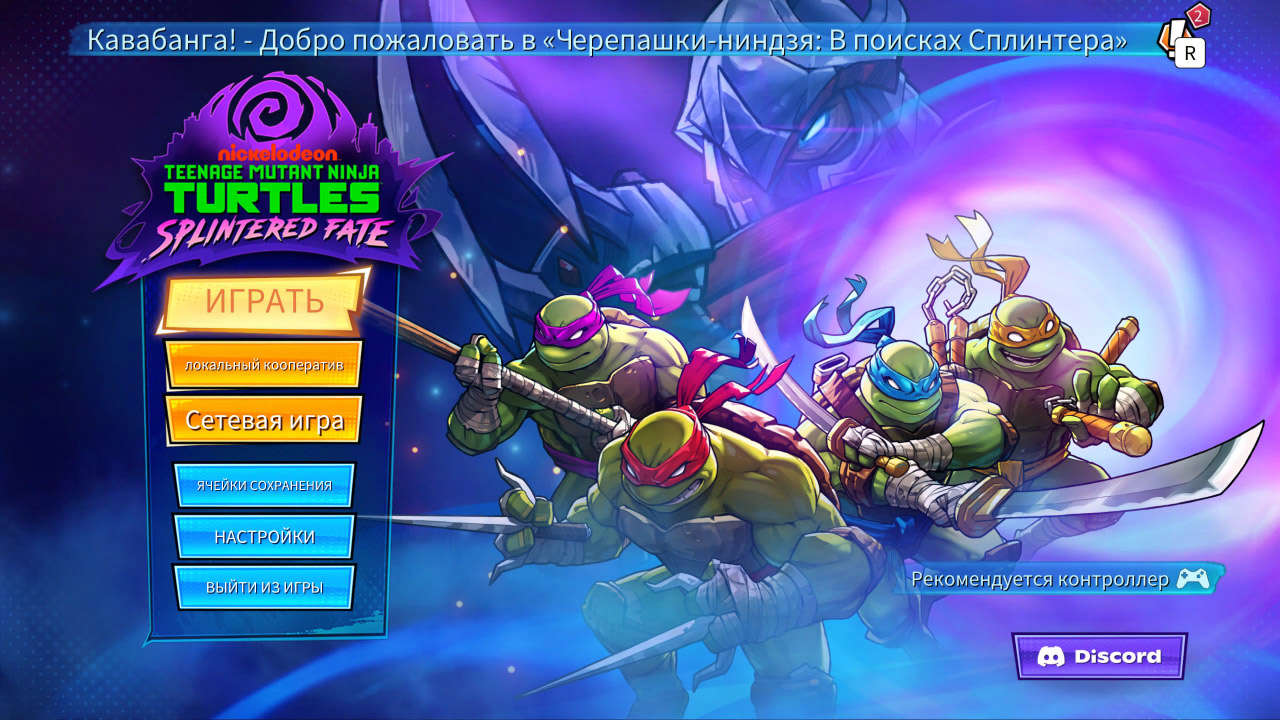Open the НАСТРОЙКИ menu
Viewport: 1280px width, 720px height.
click(x=263, y=536)
